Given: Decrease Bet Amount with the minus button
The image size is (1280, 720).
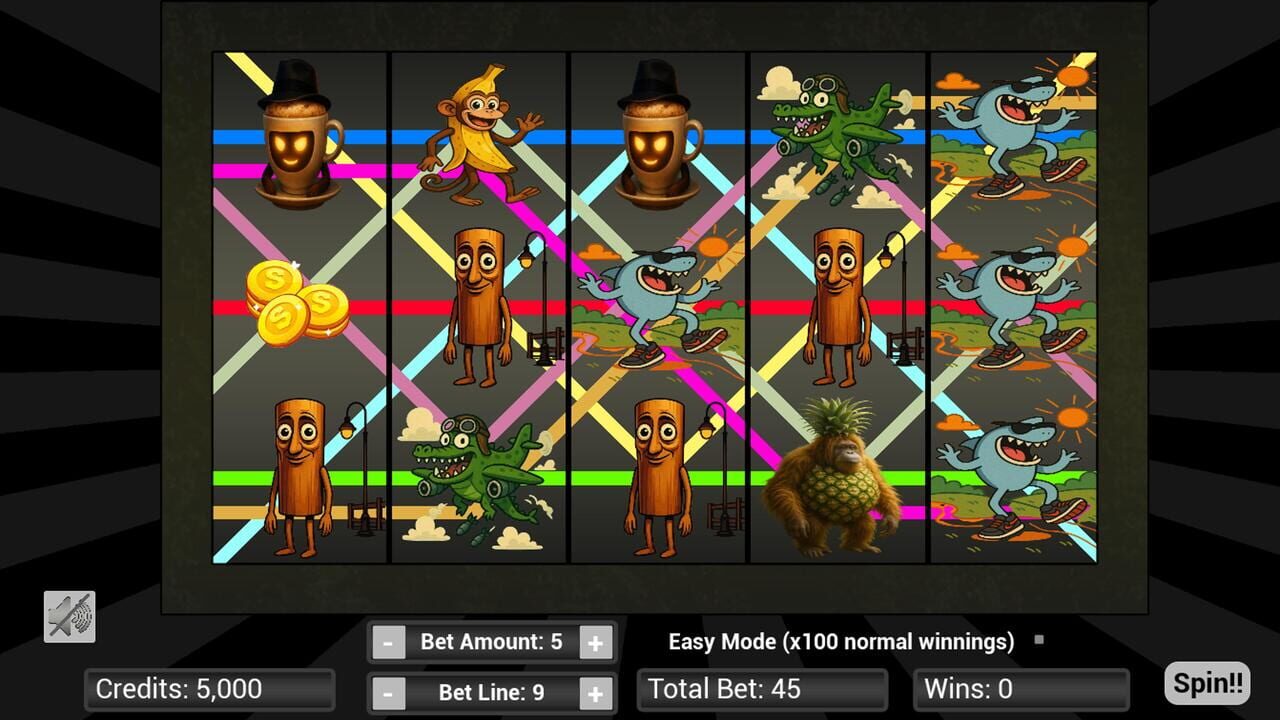Looking at the screenshot, I should click(x=390, y=641).
